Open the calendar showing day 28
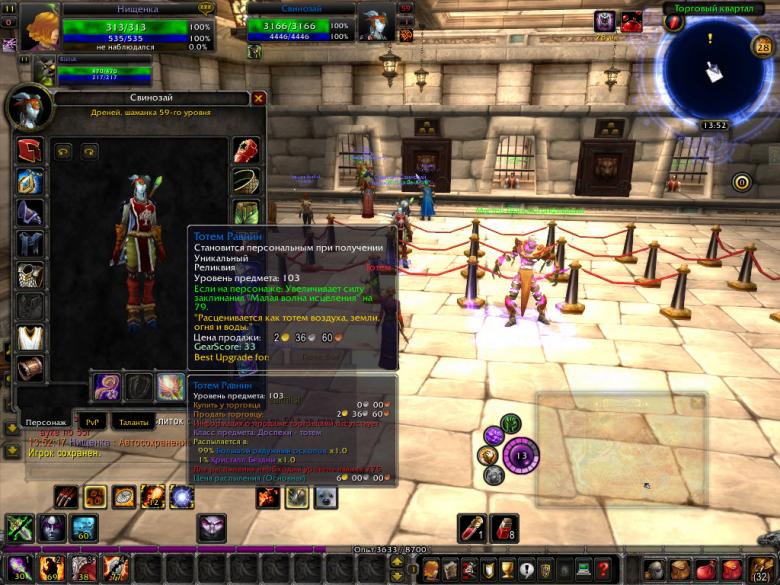This screenshot has height=585, width=780. coord(760,45)
